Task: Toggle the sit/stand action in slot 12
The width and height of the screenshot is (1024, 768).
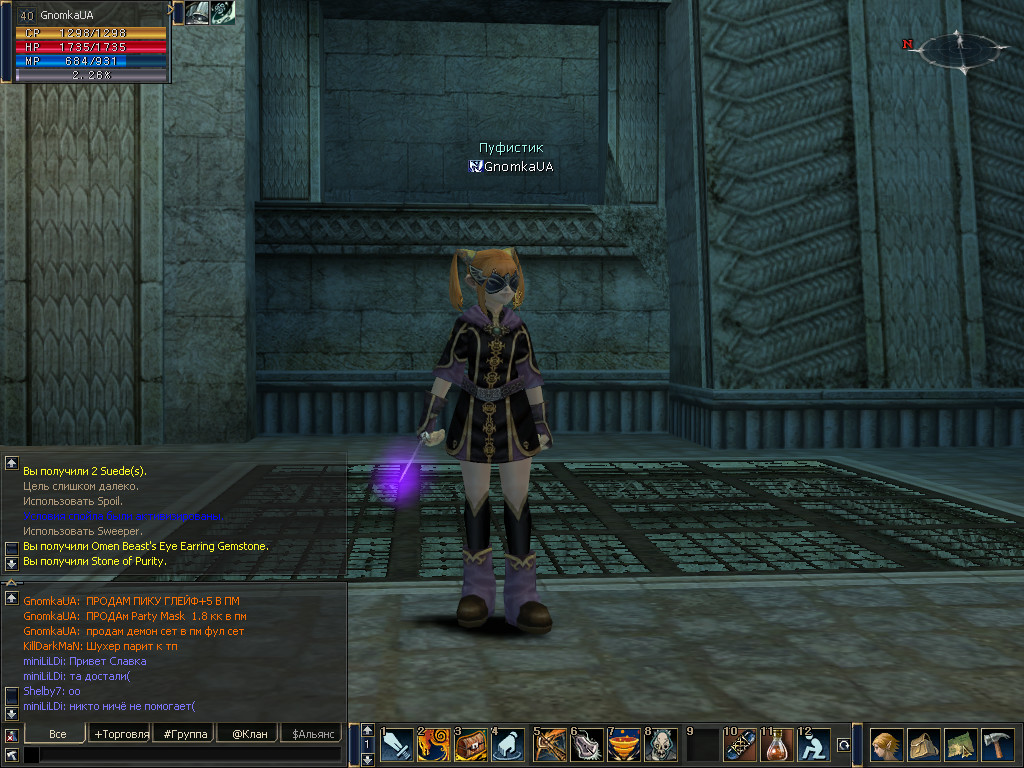Action: 816,744
